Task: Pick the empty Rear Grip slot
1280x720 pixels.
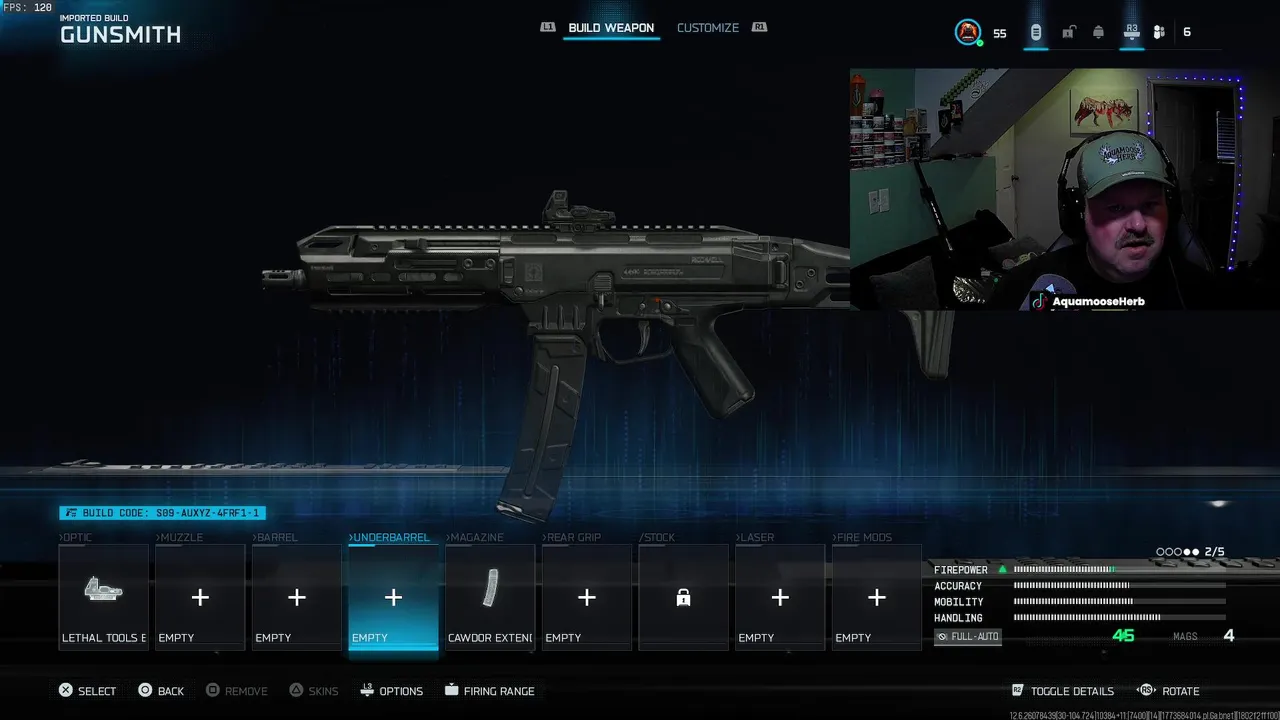Action: coord(587,597)
